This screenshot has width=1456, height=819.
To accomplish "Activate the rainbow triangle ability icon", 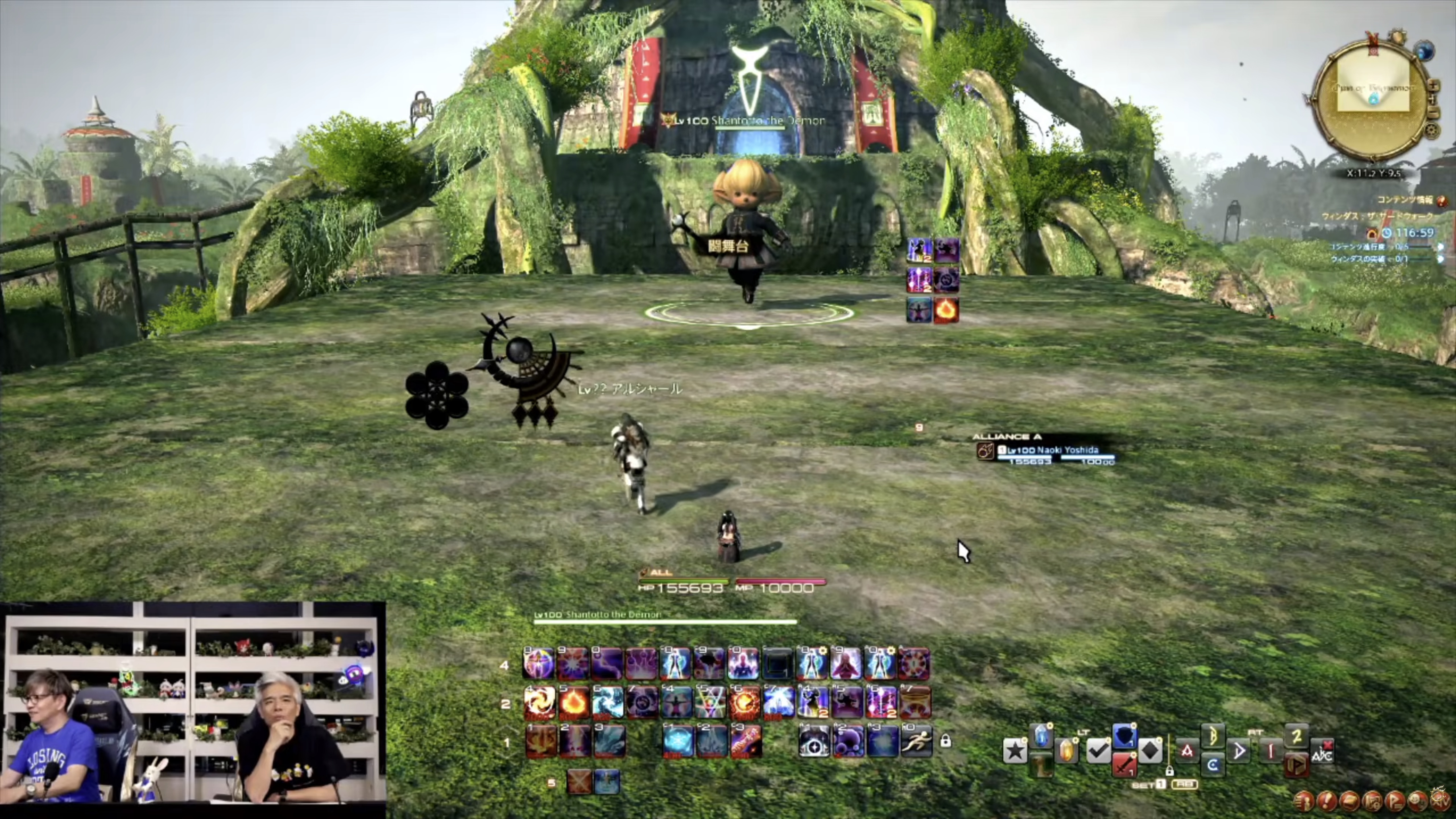I will pos(710,703).
